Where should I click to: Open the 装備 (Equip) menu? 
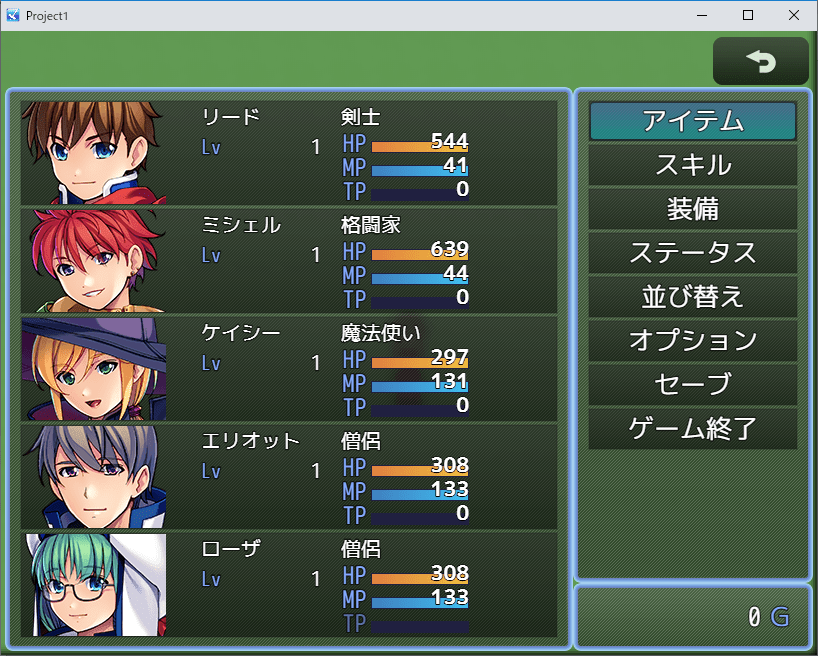[693, 209]
